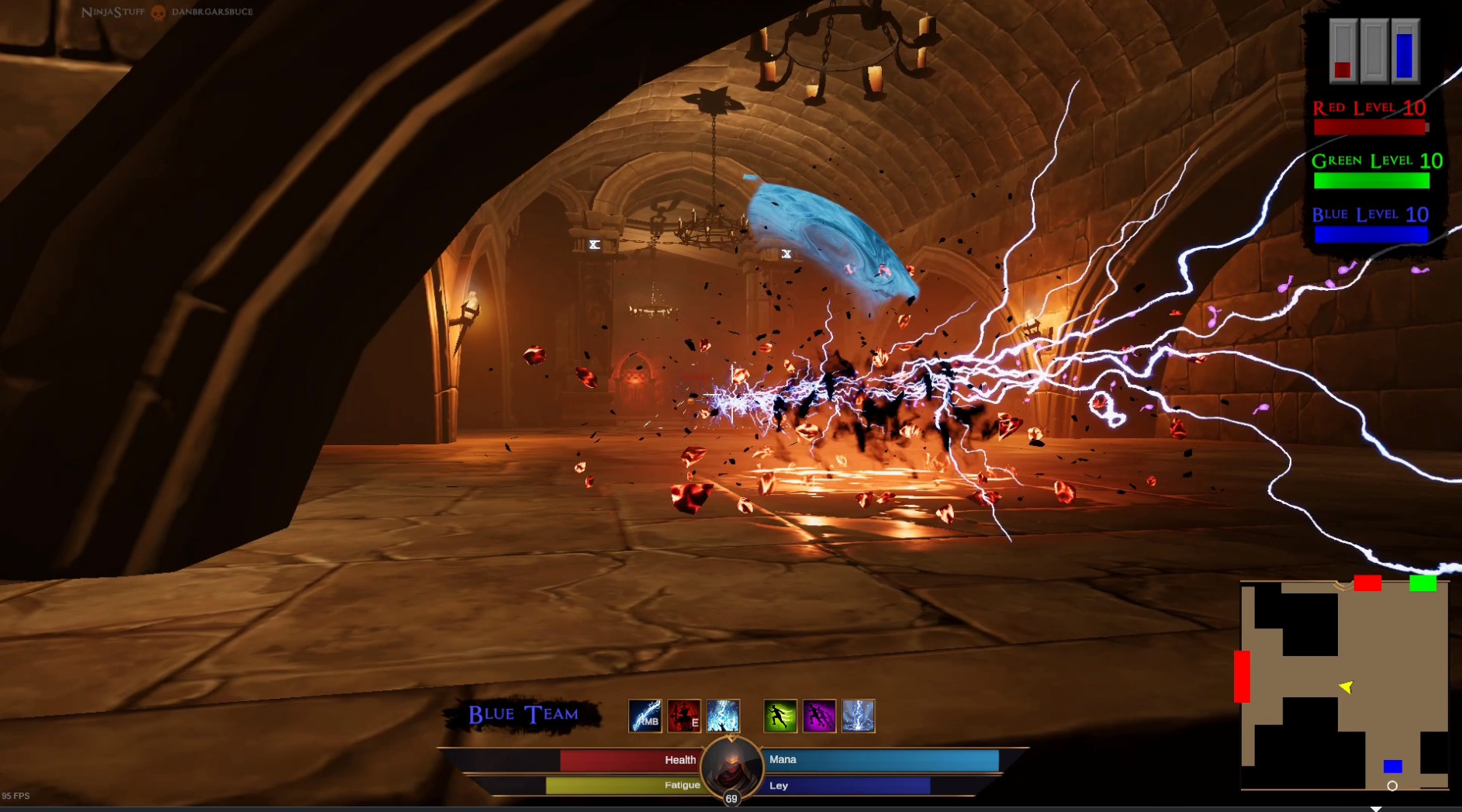Activate the red E targeting ability icon
The image size is (1462, 812).
point(683,715)
